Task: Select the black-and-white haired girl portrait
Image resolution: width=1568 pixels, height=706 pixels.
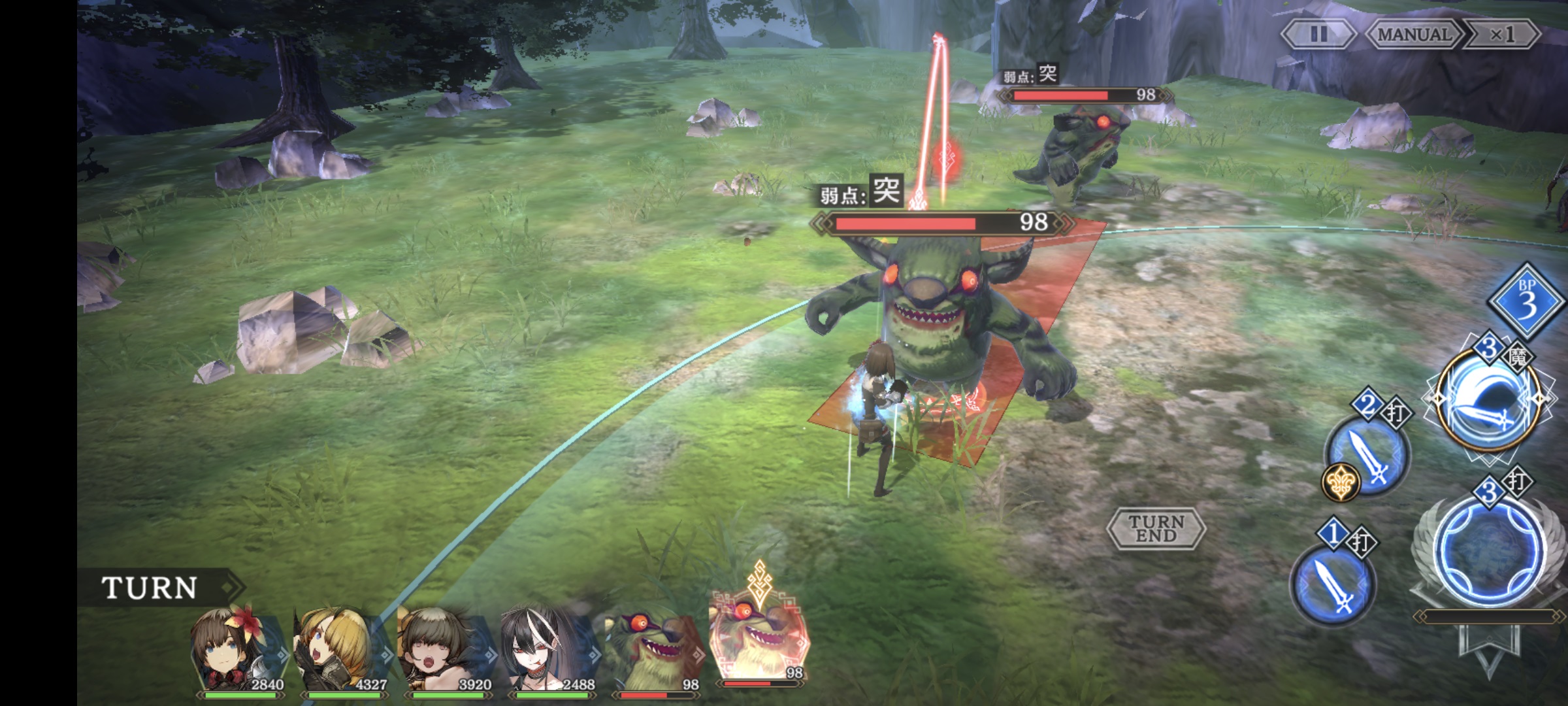Action: 549,649
